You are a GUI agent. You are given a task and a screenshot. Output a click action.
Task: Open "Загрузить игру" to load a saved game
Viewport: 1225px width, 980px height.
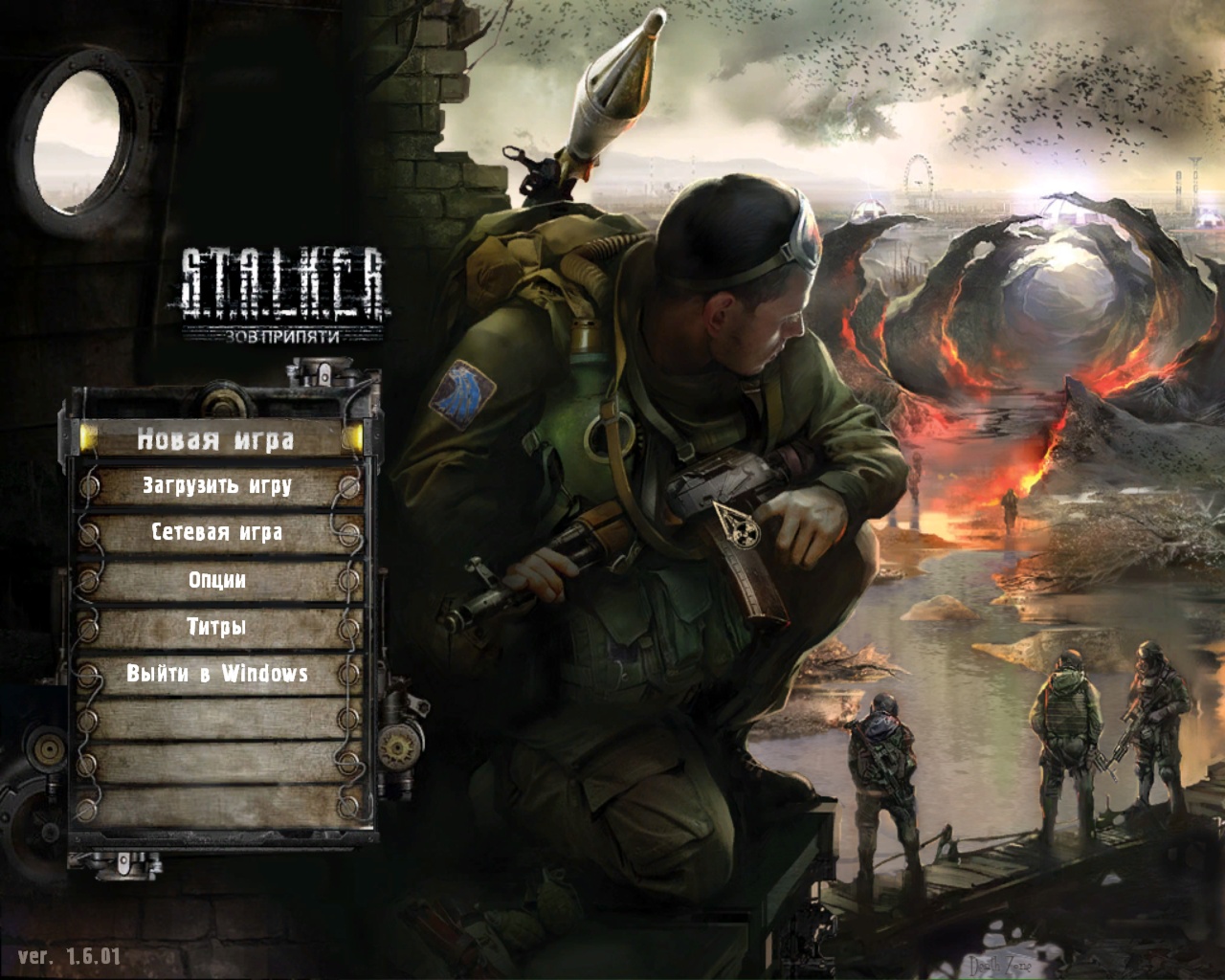coord(218,486)
